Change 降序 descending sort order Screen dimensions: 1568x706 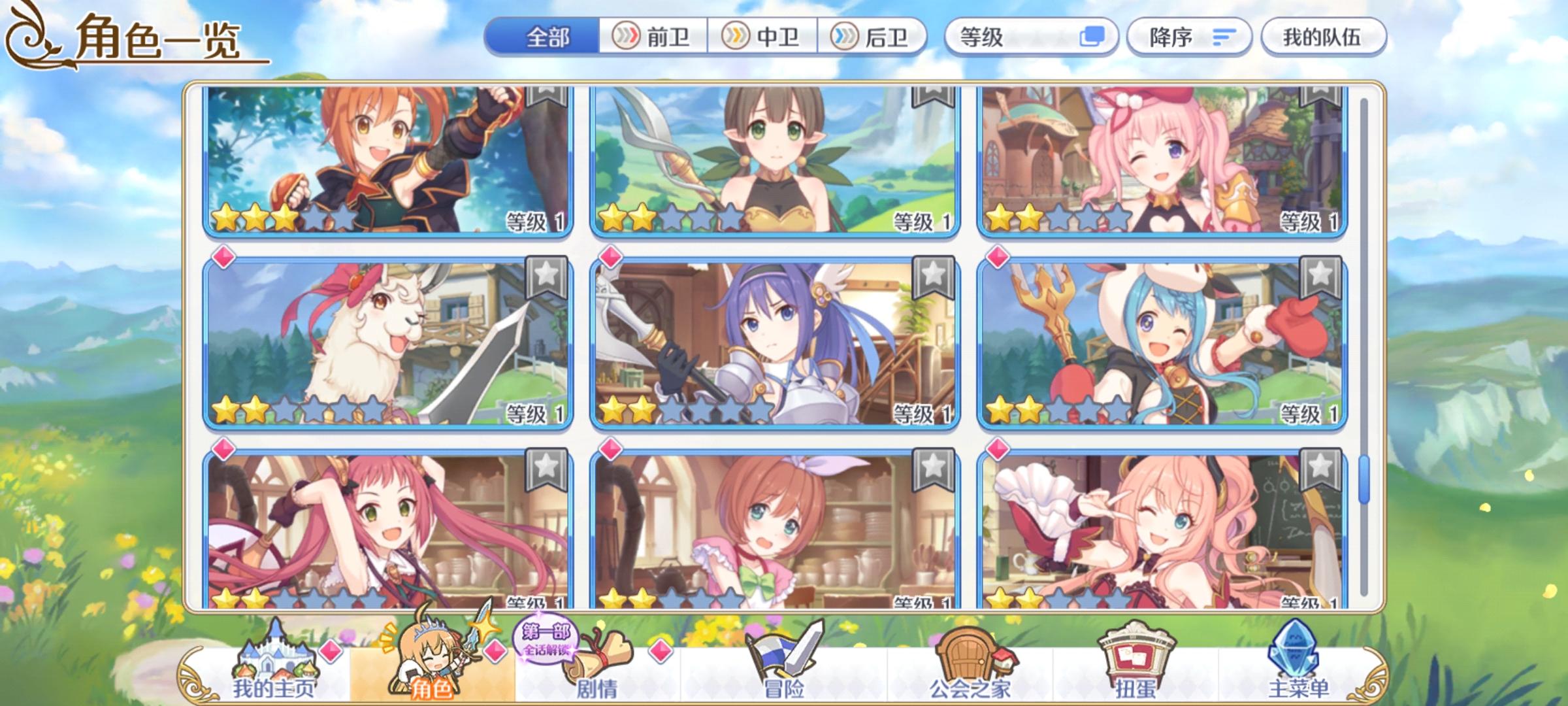tap(1189, 38)
